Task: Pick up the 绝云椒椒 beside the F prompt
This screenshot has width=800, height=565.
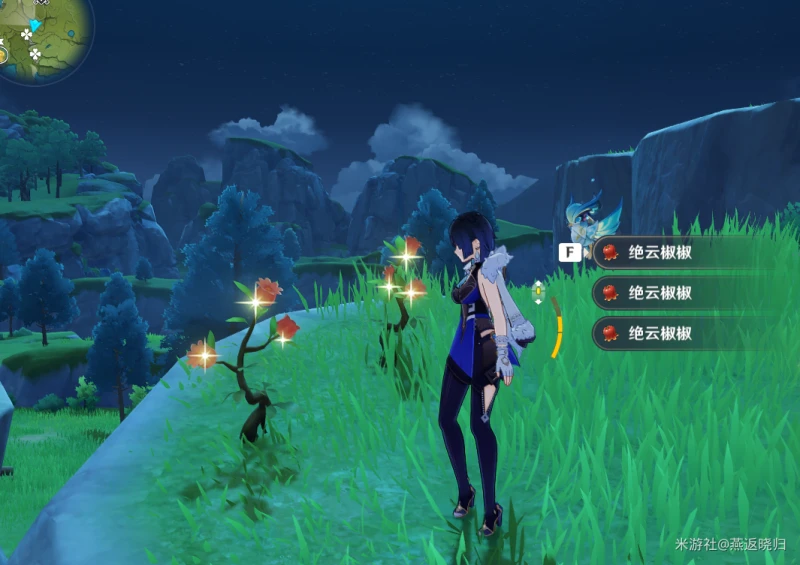Action: pos(660,253)
